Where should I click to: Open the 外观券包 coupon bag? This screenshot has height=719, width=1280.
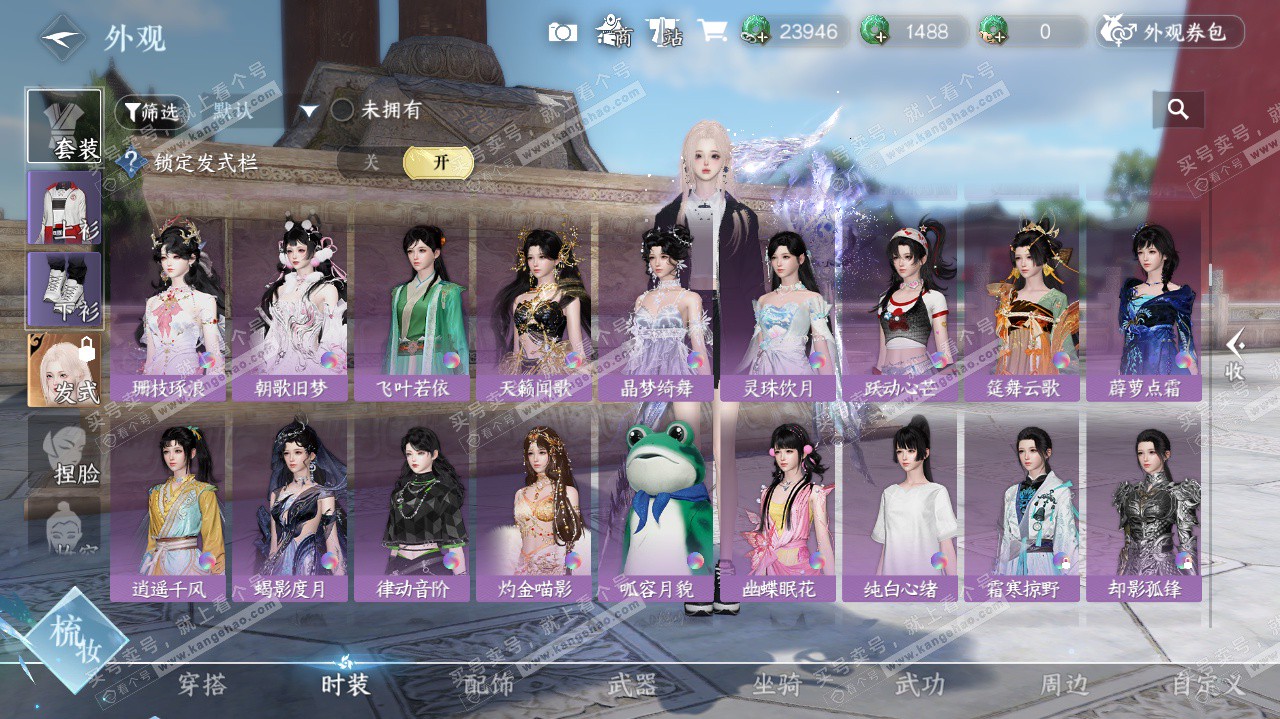pyautogui.click(x=1171, y=32)
